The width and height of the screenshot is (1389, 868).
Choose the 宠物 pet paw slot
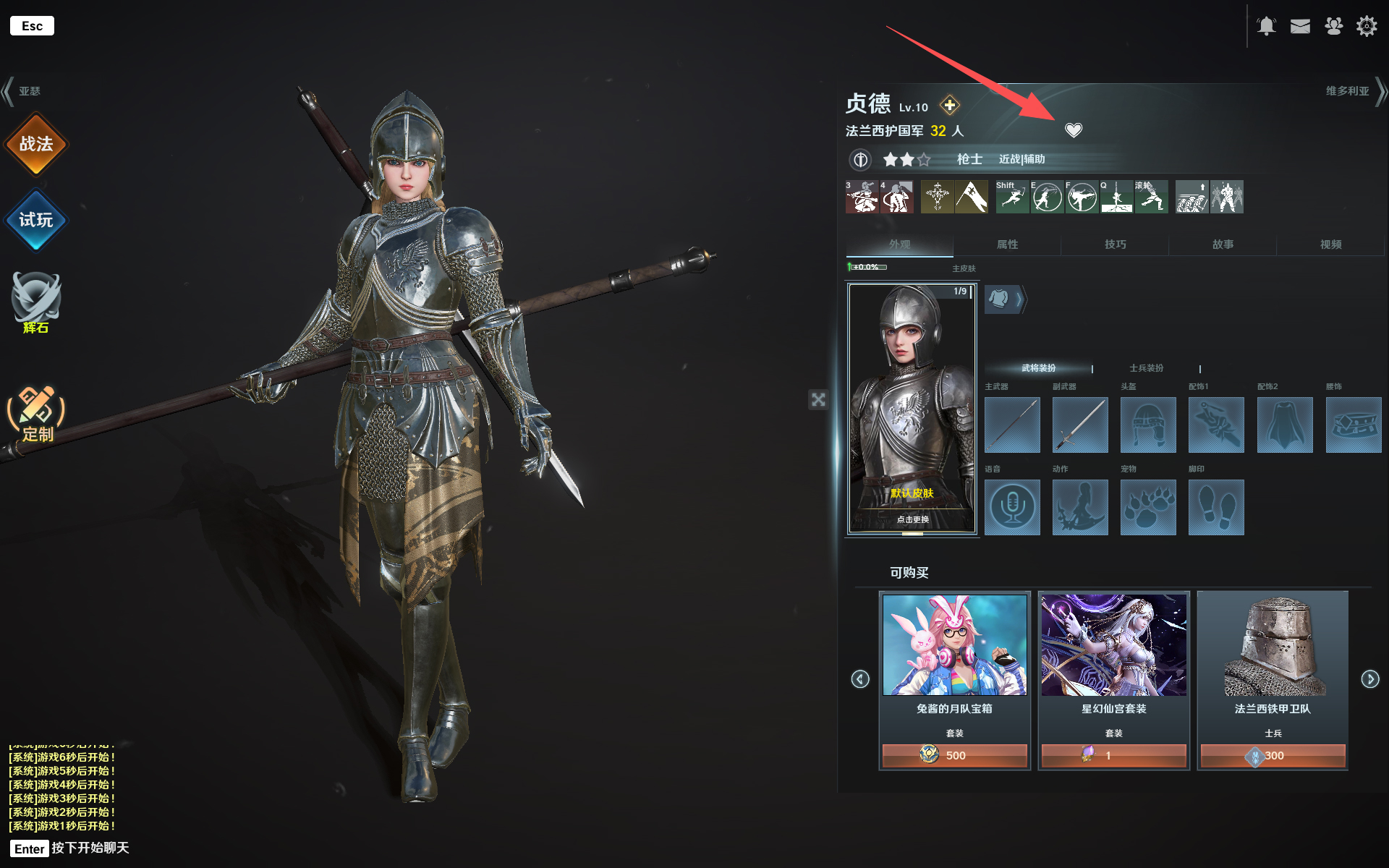pos(1148,508)
